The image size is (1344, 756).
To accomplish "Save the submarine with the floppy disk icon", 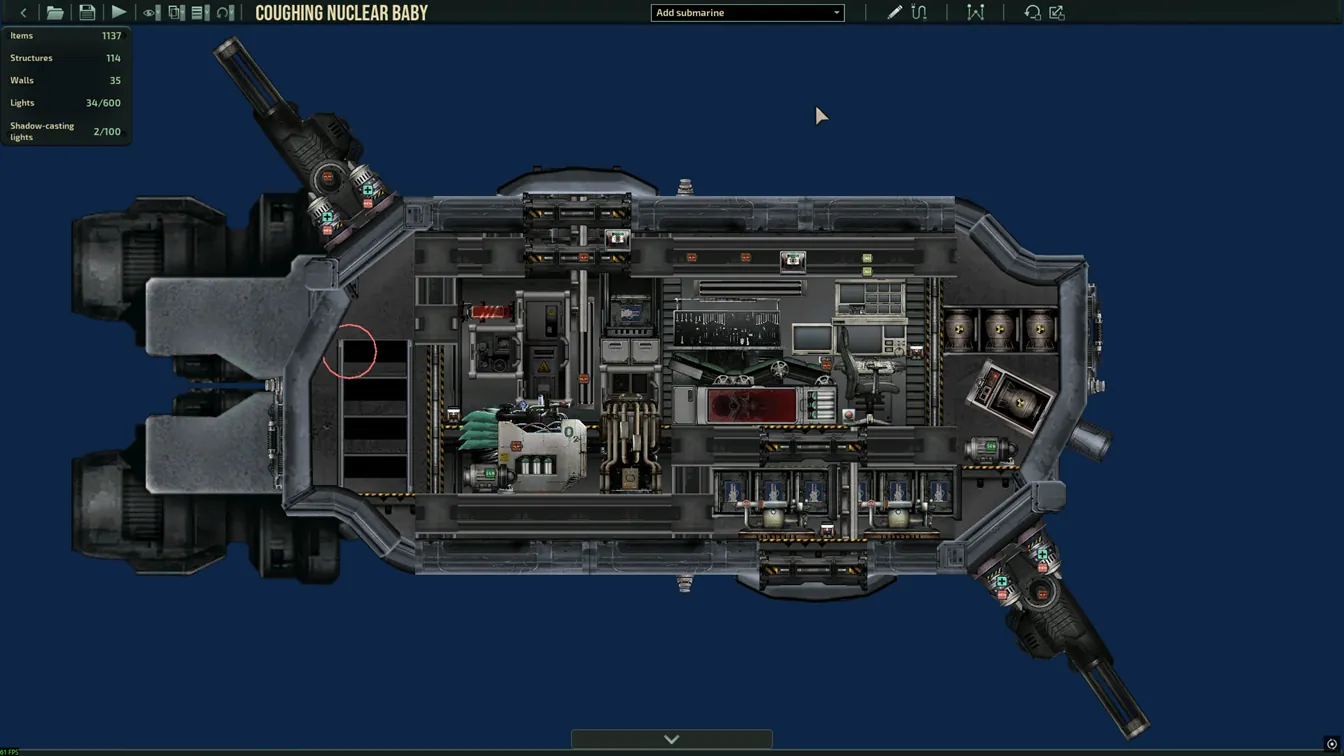I will click(87, 13).
